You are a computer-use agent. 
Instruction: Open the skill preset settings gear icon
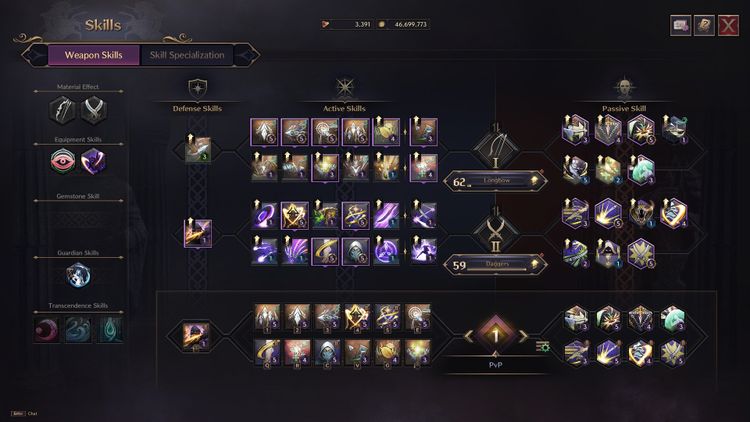tap(543, 347)
